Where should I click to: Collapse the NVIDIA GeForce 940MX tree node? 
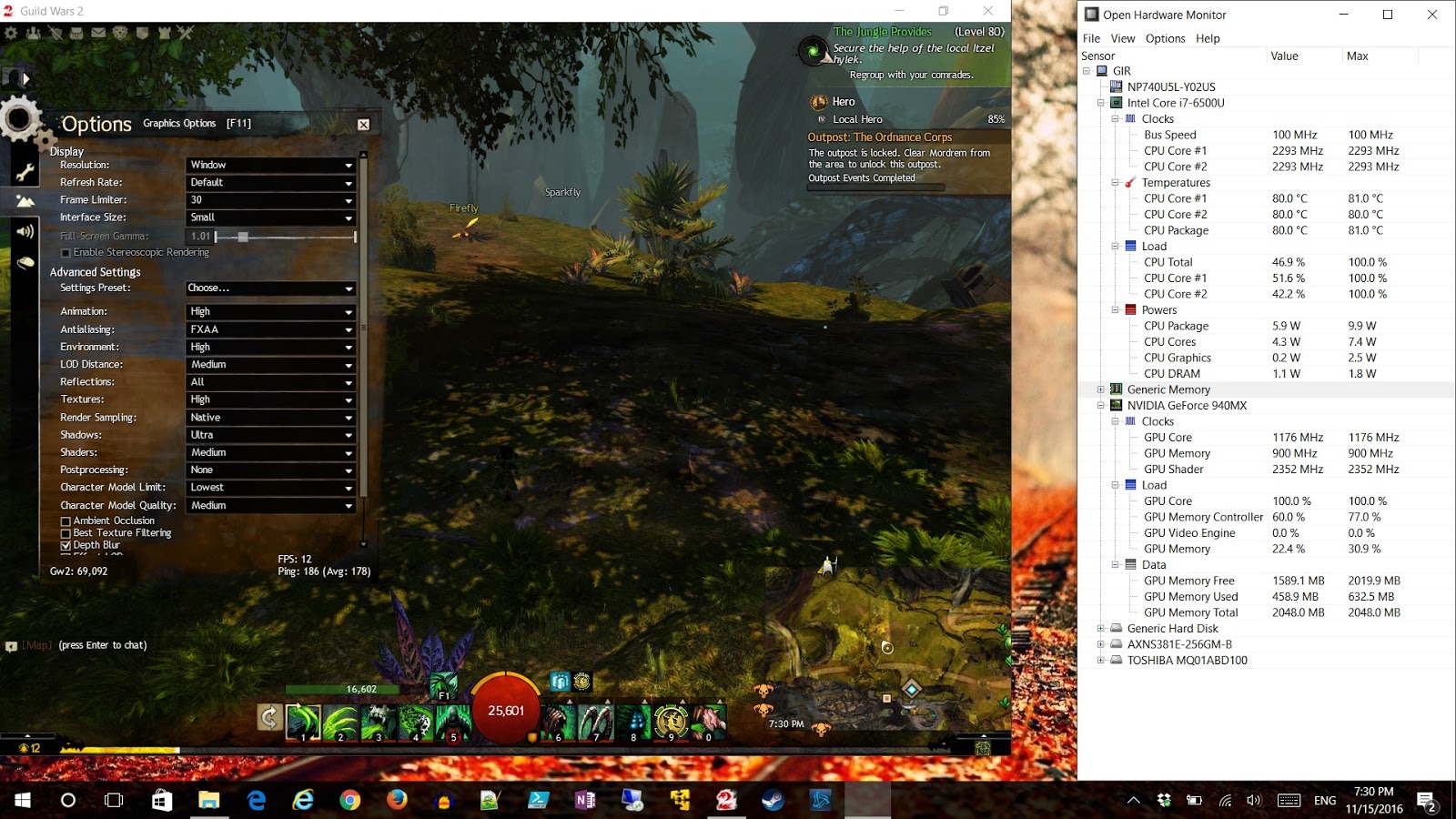[x=1103, y=405]
